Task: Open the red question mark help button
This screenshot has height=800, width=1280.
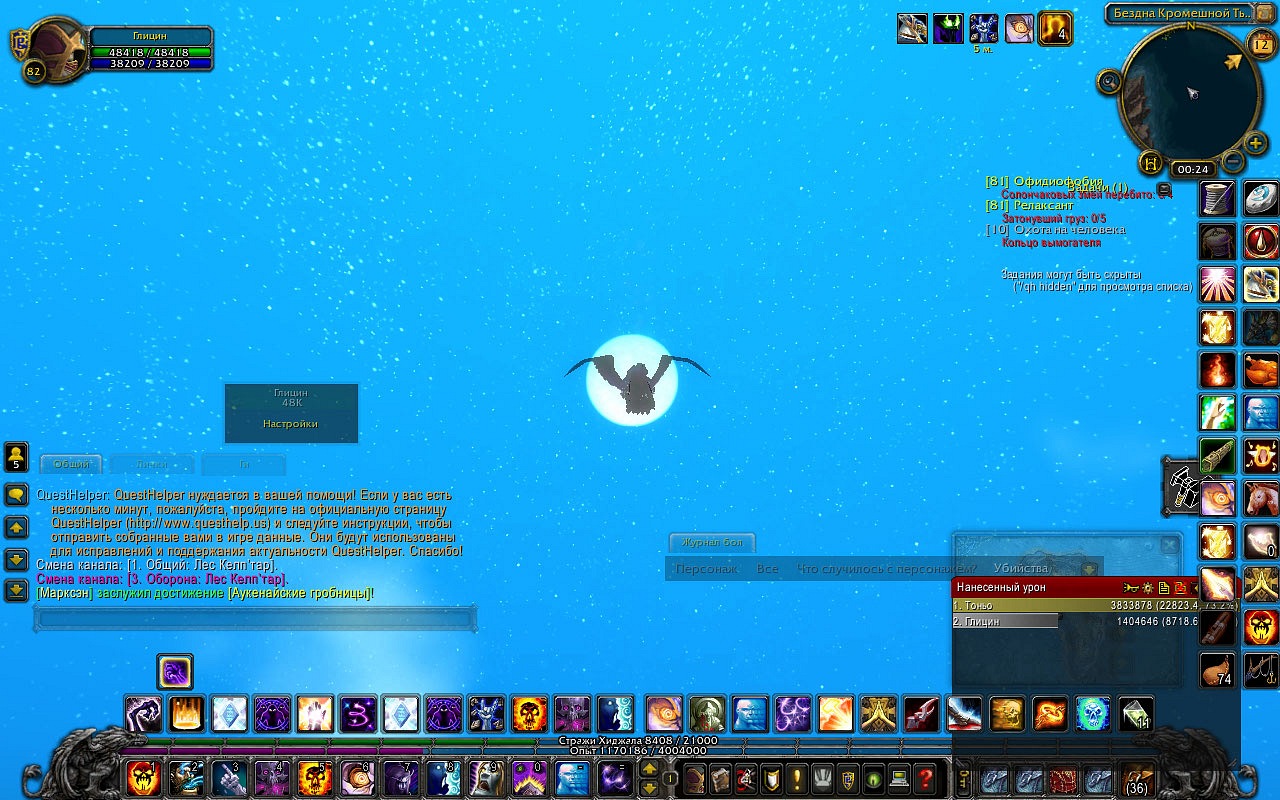Action: (926, 777)
